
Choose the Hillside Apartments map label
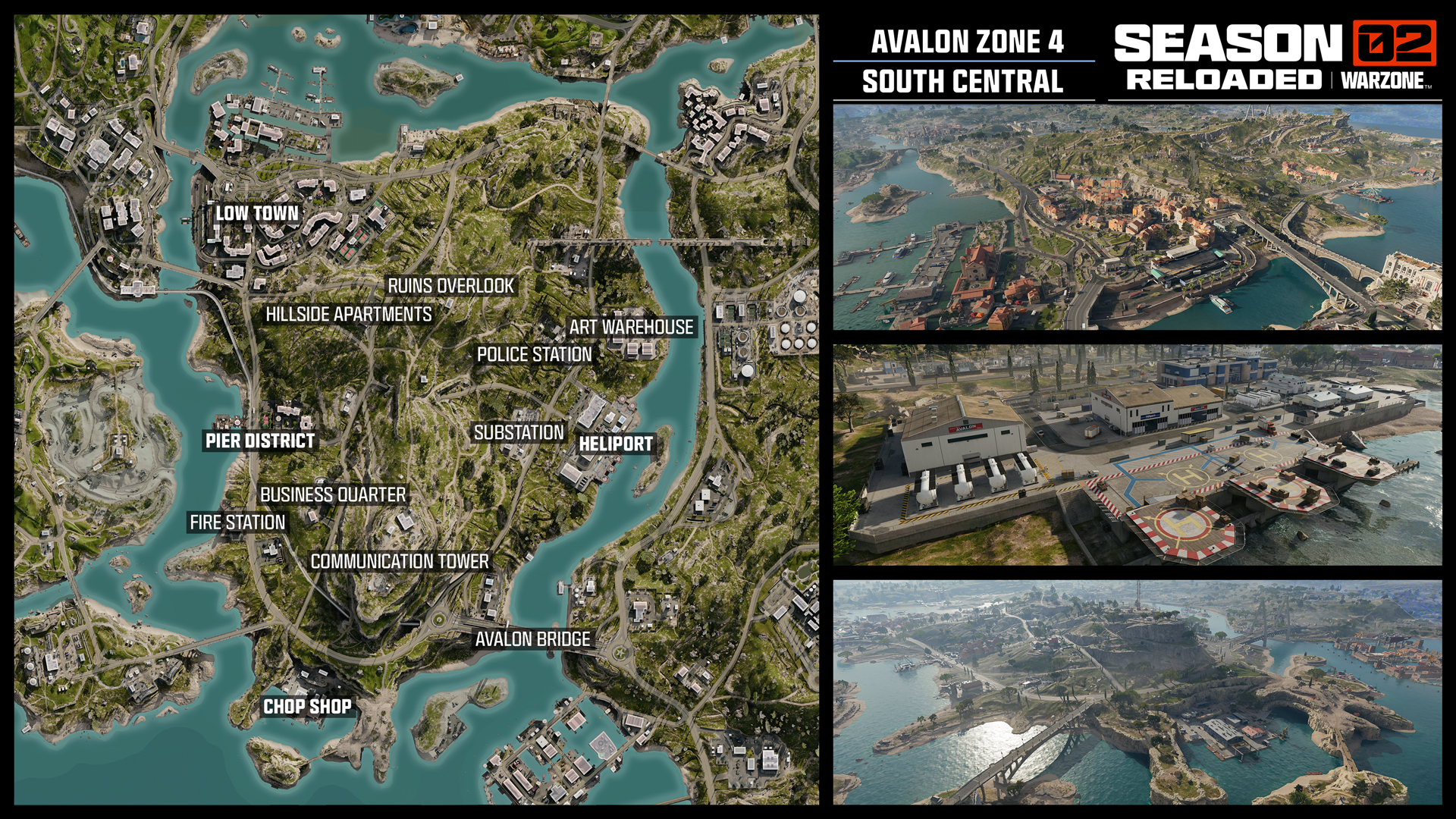pos(348,314)
